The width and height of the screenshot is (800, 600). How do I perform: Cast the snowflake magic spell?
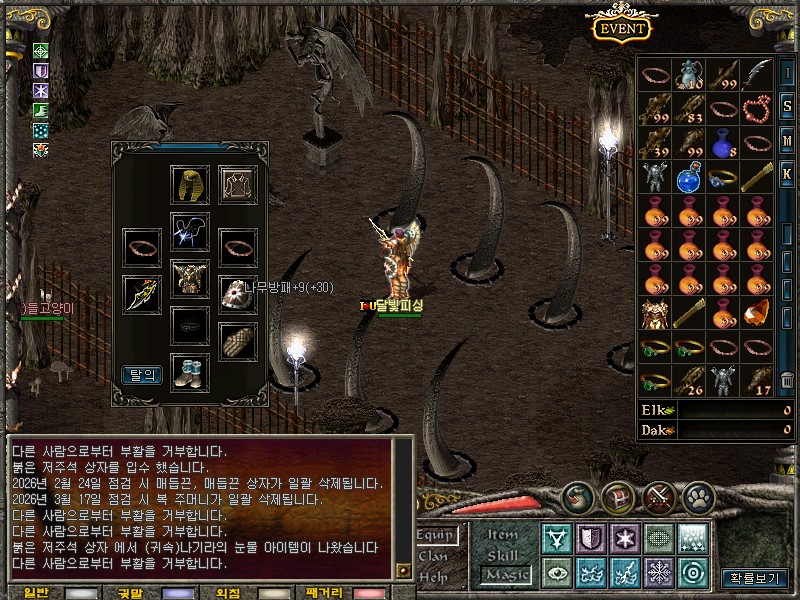pyautogui.click(x=659, y=573)
